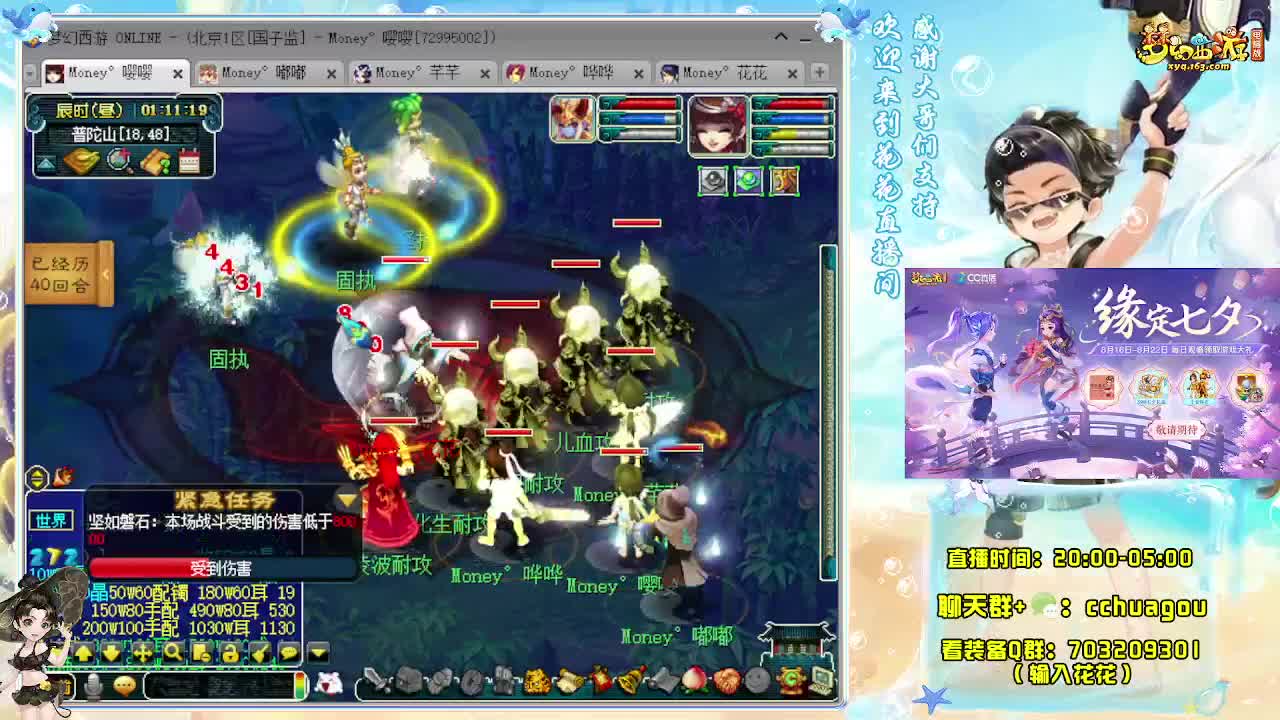Toggle the yellow collapse arrows above the chat panel
Image resolution: width=1280 pixels, height=720 pixels.
[x=36, y=479]
